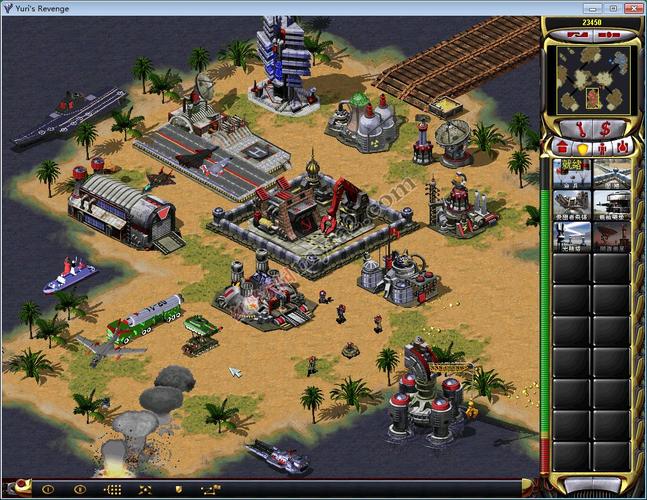The width and height of the screenshot is (647, 500).
Task: Switch to the infantry build tab
Action: tap(602, 148)
